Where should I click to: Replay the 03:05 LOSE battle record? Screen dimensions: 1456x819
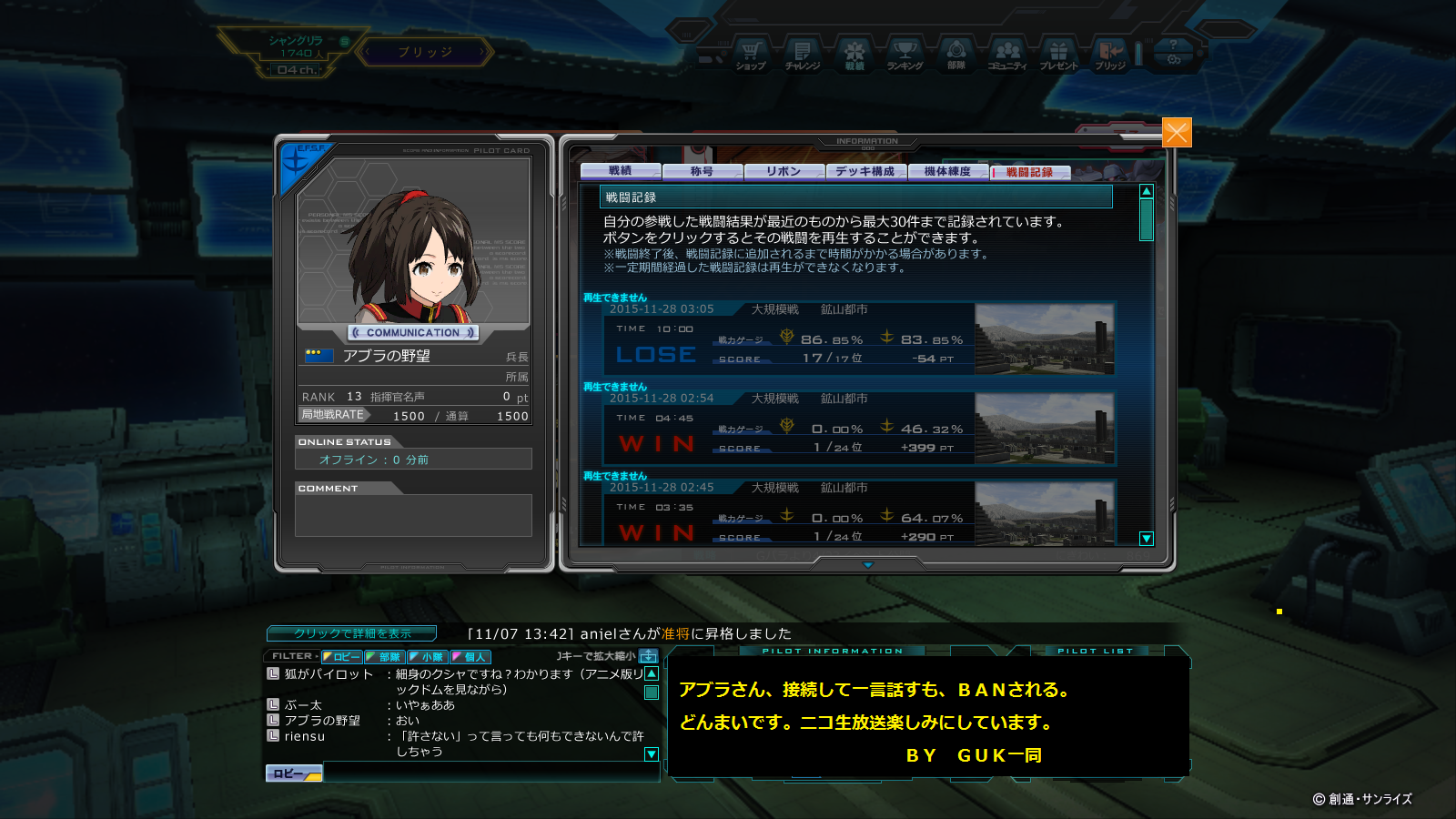tap(860, 339)
